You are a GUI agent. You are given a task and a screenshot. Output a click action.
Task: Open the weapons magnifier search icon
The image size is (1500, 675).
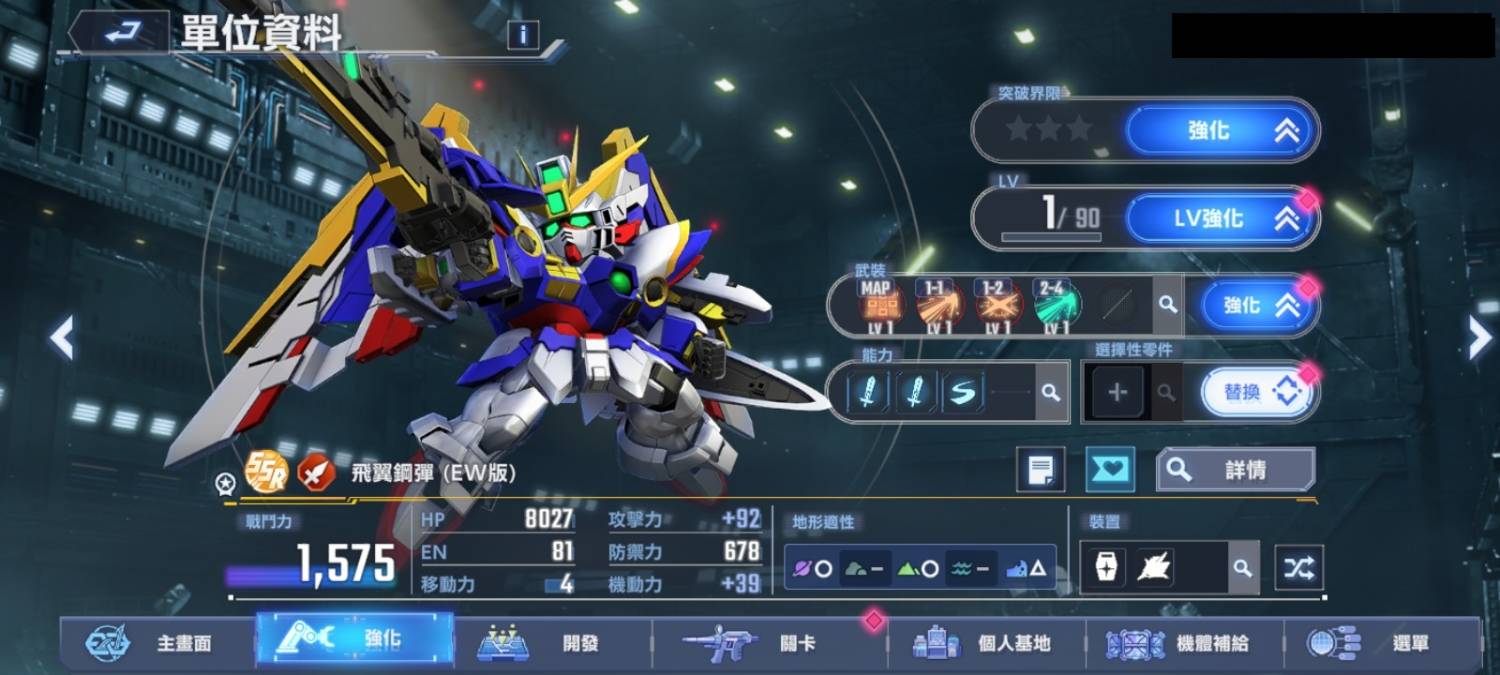pyautogui.click(x=1166, y=305)
